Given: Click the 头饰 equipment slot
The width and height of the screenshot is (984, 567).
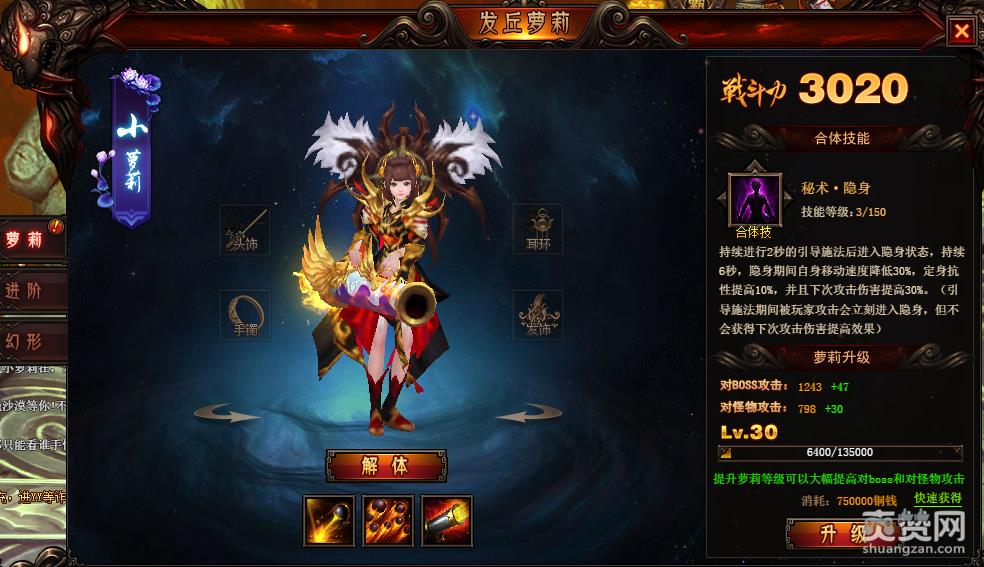Looking at the screenshot, I should [245, 229].
